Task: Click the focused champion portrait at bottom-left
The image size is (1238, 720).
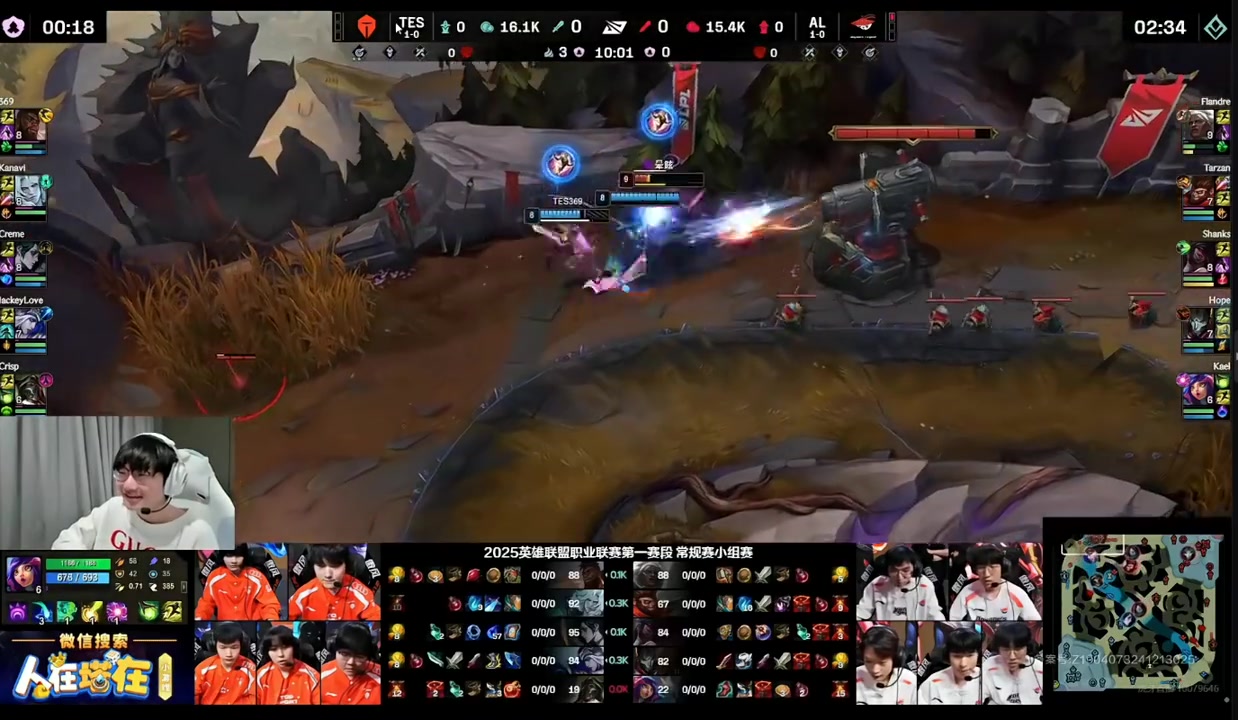Action: pos(22,574)
